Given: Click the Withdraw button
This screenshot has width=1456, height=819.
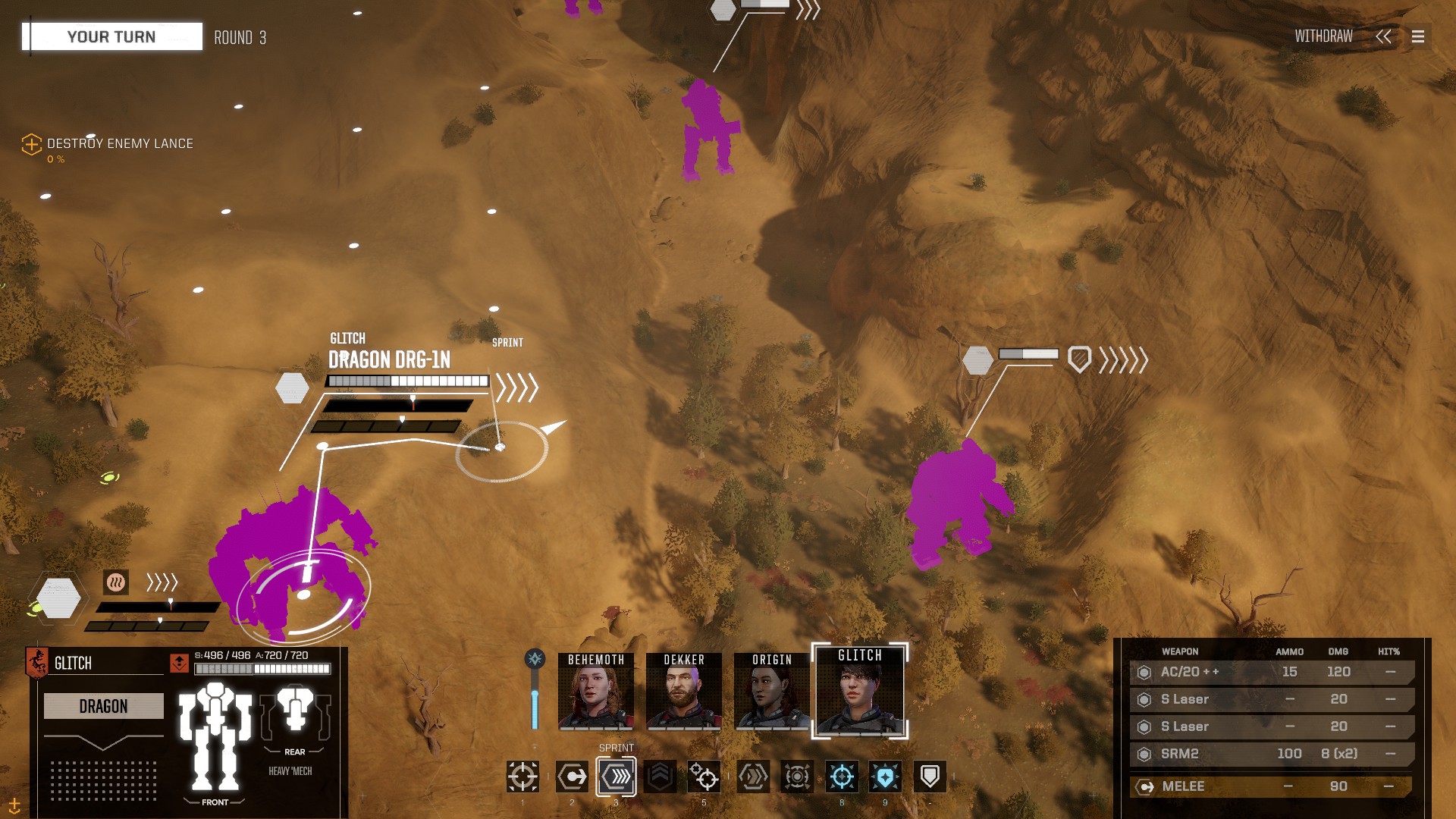Looking at the screenshot, I should (1323, 36).
